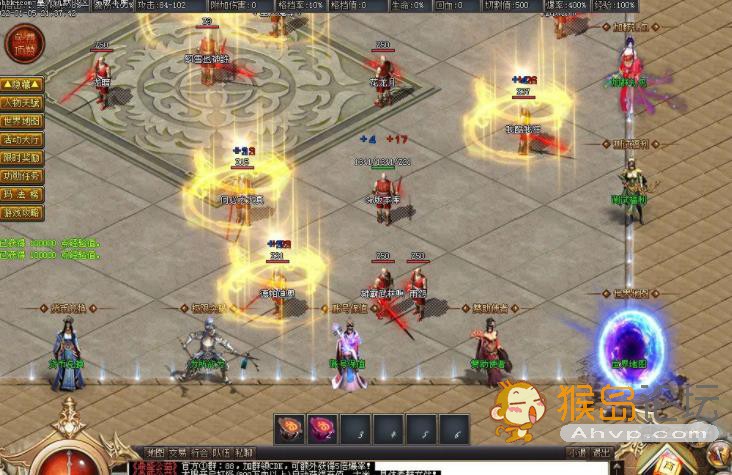Click the 退出 exit button
The image size is (732, 475).
click(x=602, y=452)
